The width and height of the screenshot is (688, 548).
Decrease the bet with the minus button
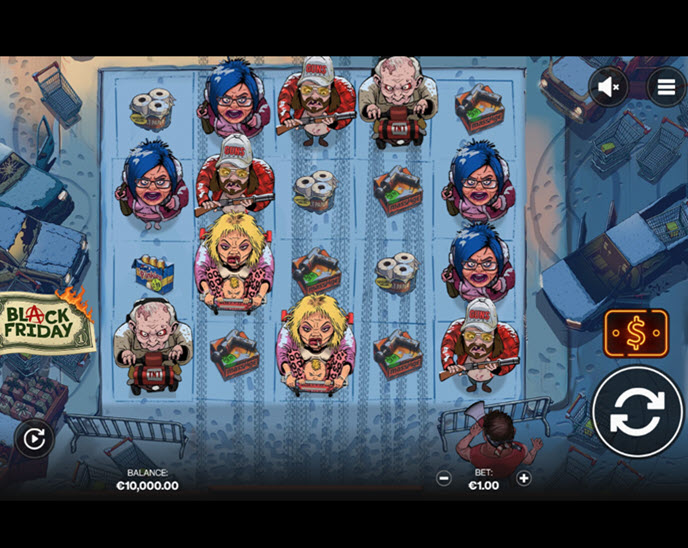(444, 478)
